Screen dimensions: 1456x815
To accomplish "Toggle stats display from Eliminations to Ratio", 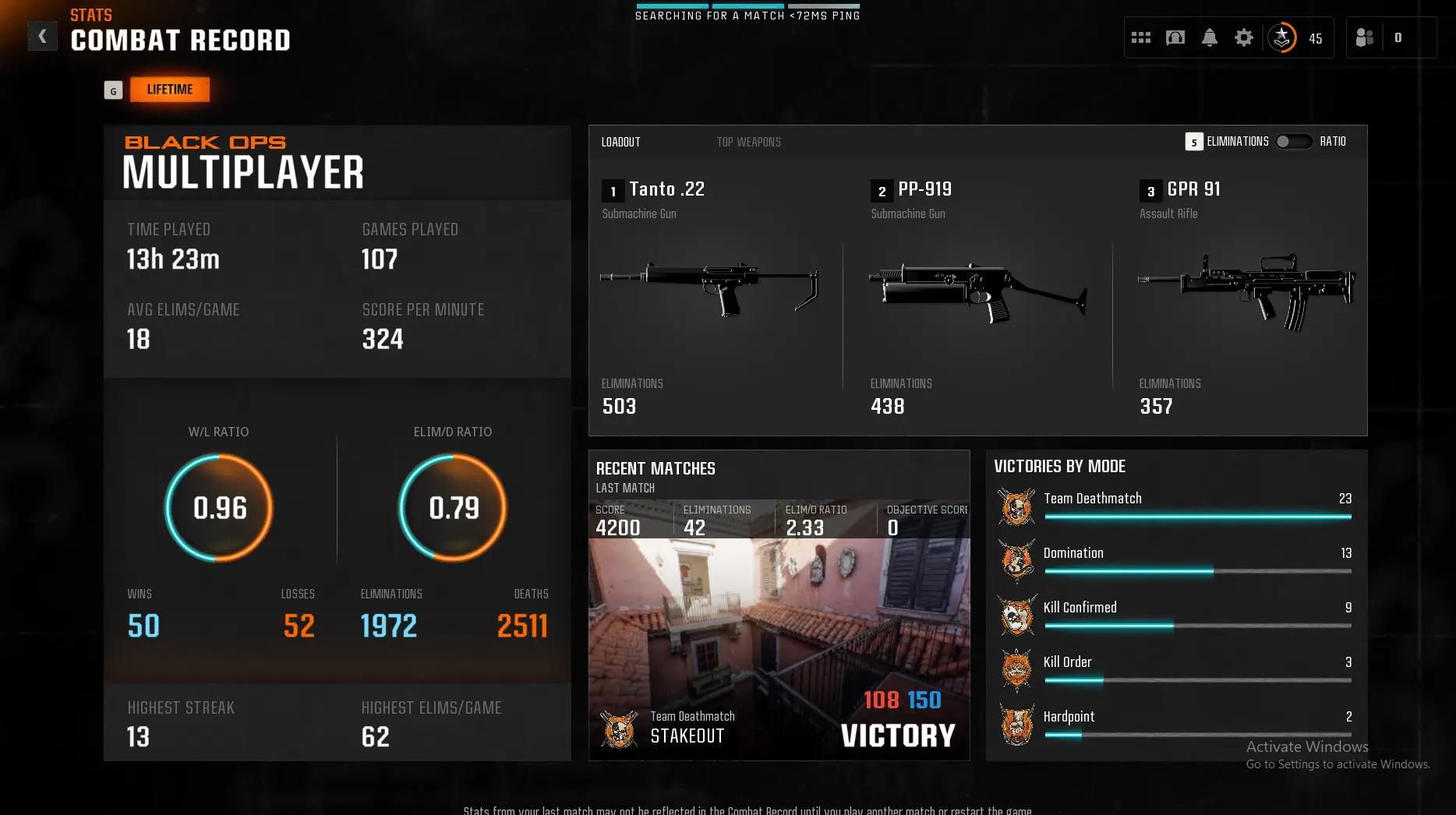I will (1294, 141).
